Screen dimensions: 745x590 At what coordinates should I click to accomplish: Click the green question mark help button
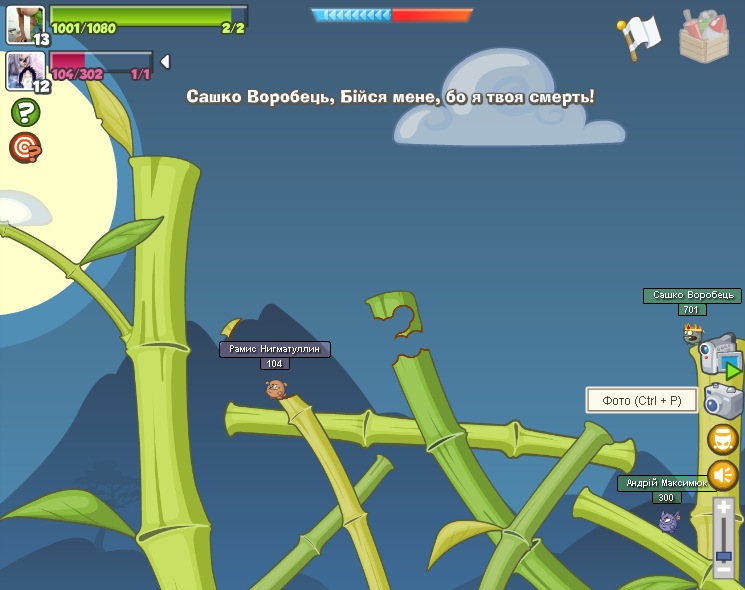pos(25,112)
